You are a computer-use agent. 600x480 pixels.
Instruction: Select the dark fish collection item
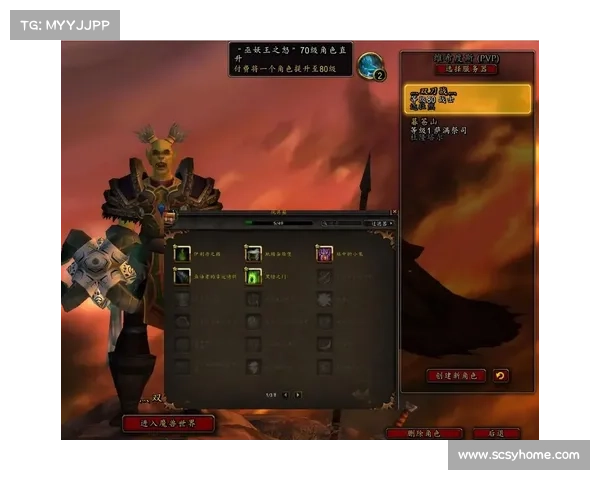tap(182, 275)
